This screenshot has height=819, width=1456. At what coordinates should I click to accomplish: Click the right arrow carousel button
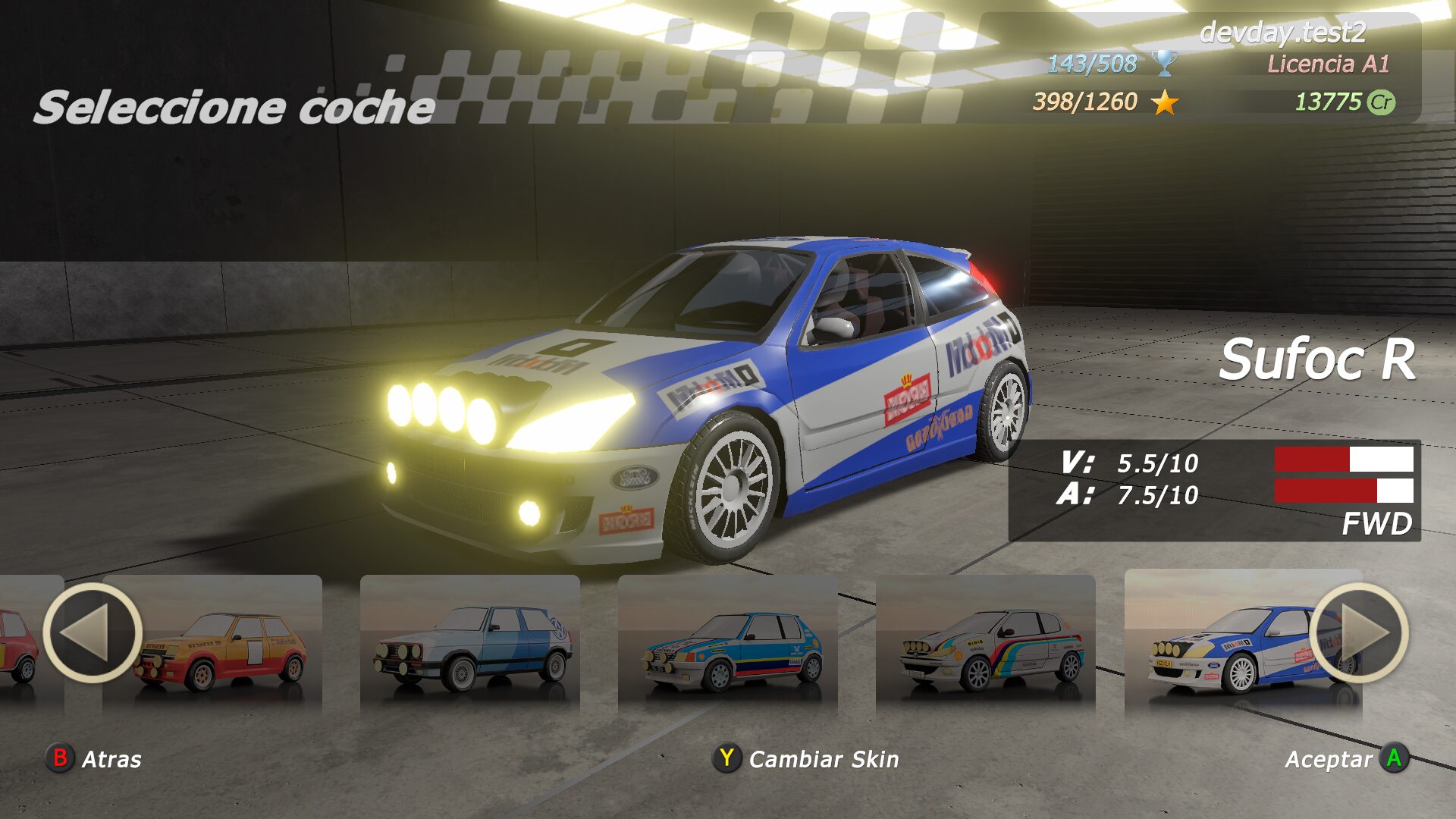click(1359, 632)
